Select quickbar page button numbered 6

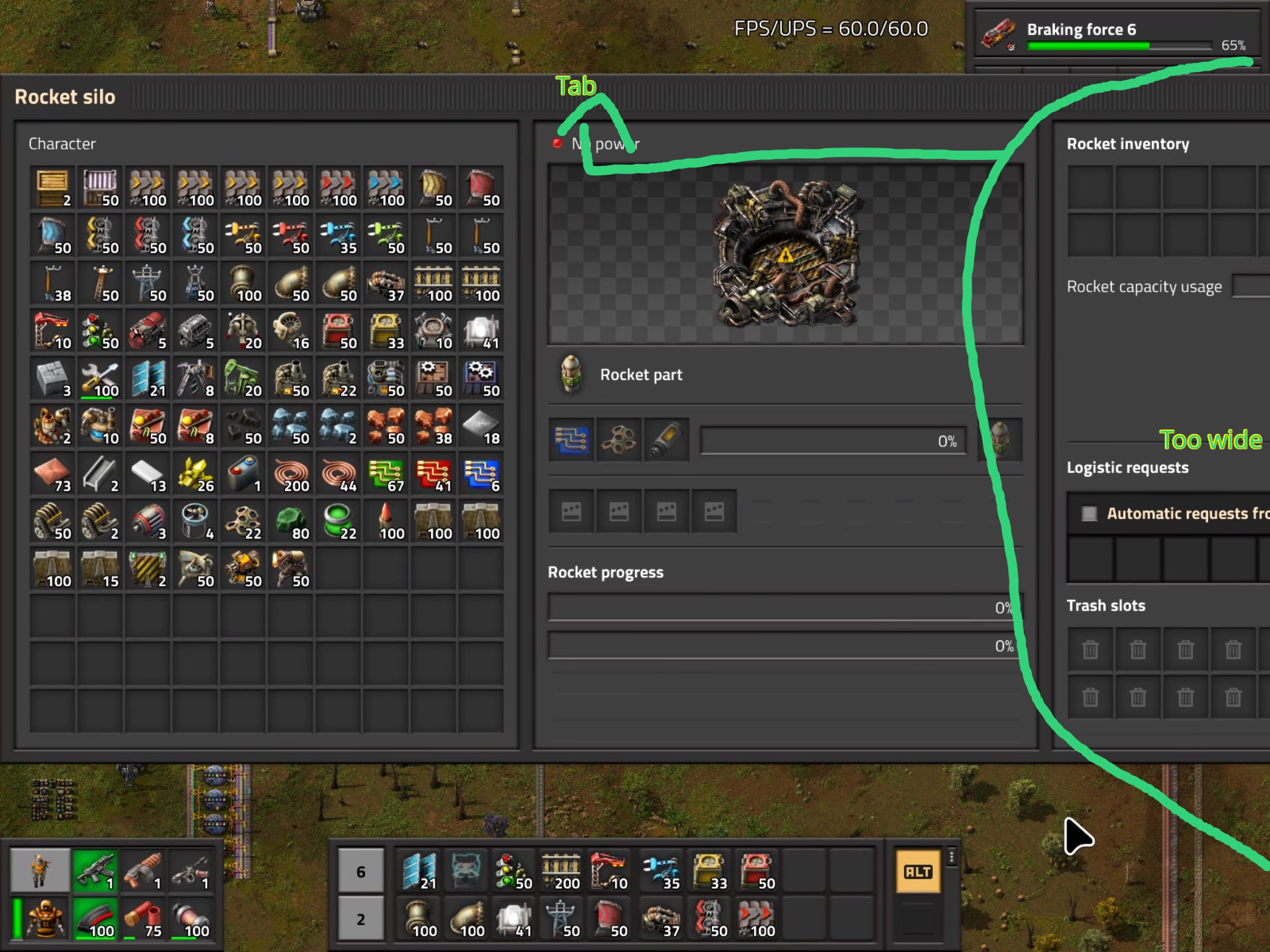361,872
